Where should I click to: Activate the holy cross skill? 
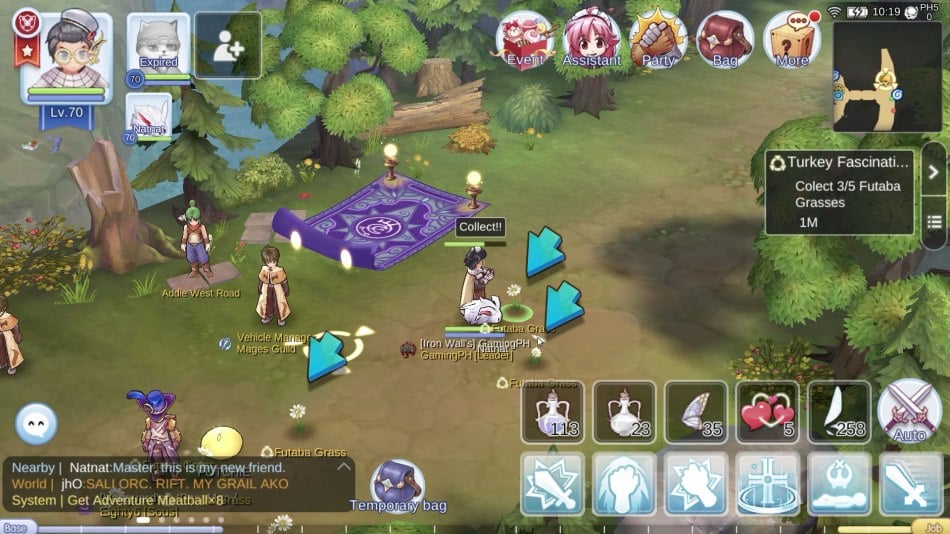pos(767,483)
